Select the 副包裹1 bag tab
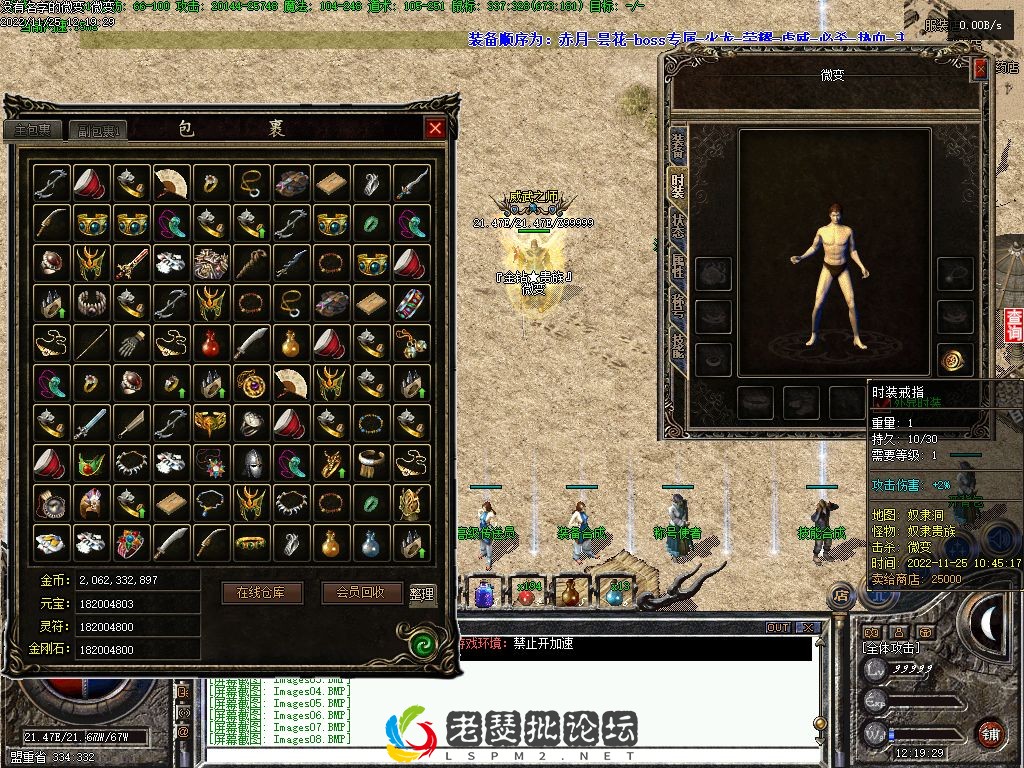Screen dimensions: 1024x768 pos(102,130)
